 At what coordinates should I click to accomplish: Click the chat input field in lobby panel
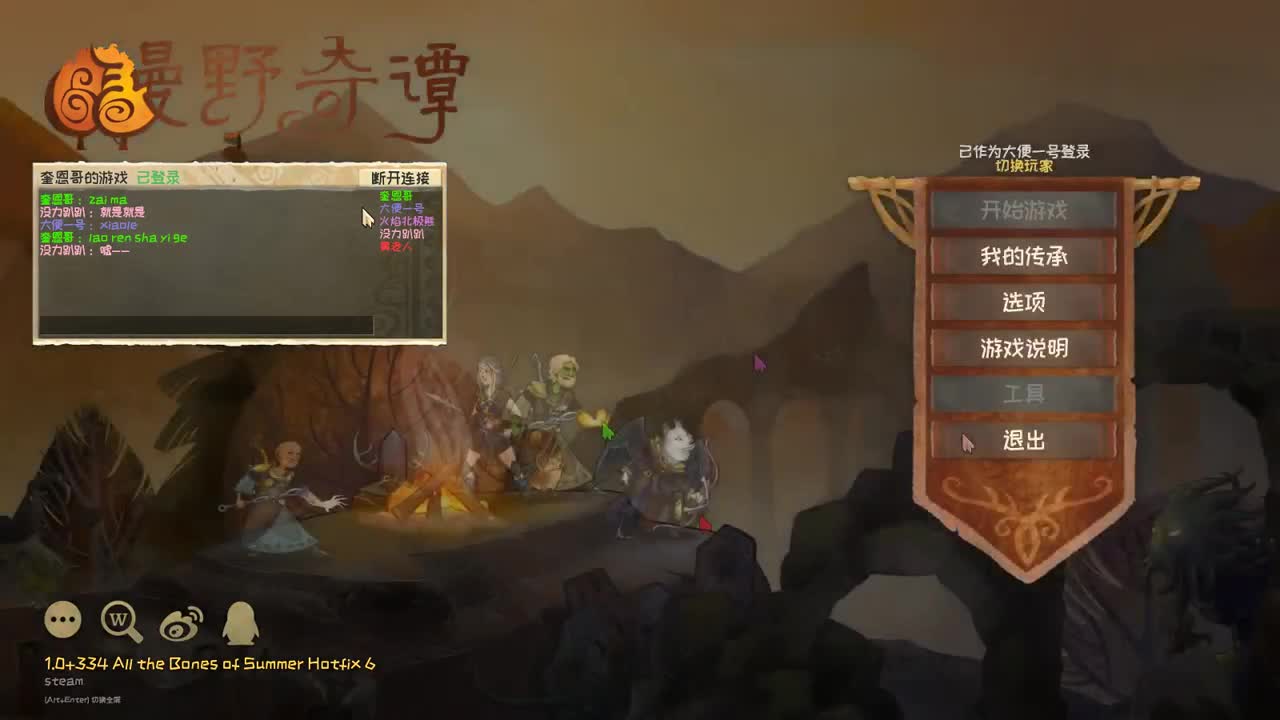(x=205, y=324)
